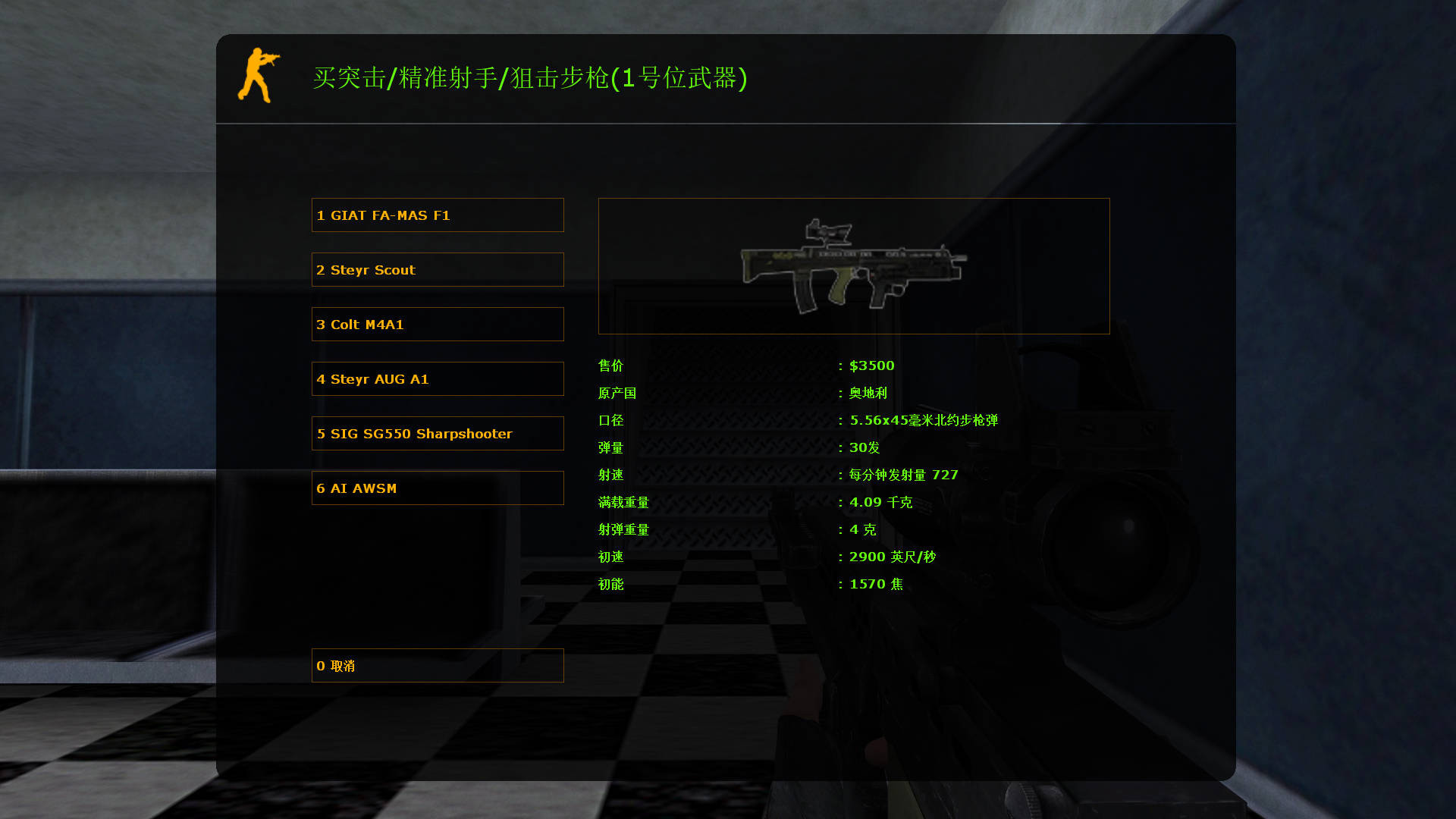Click the 2900 英尺/秒 muzzle velocity value
Viewport: 1456px width, 819px height.
[x=890, y=556]
